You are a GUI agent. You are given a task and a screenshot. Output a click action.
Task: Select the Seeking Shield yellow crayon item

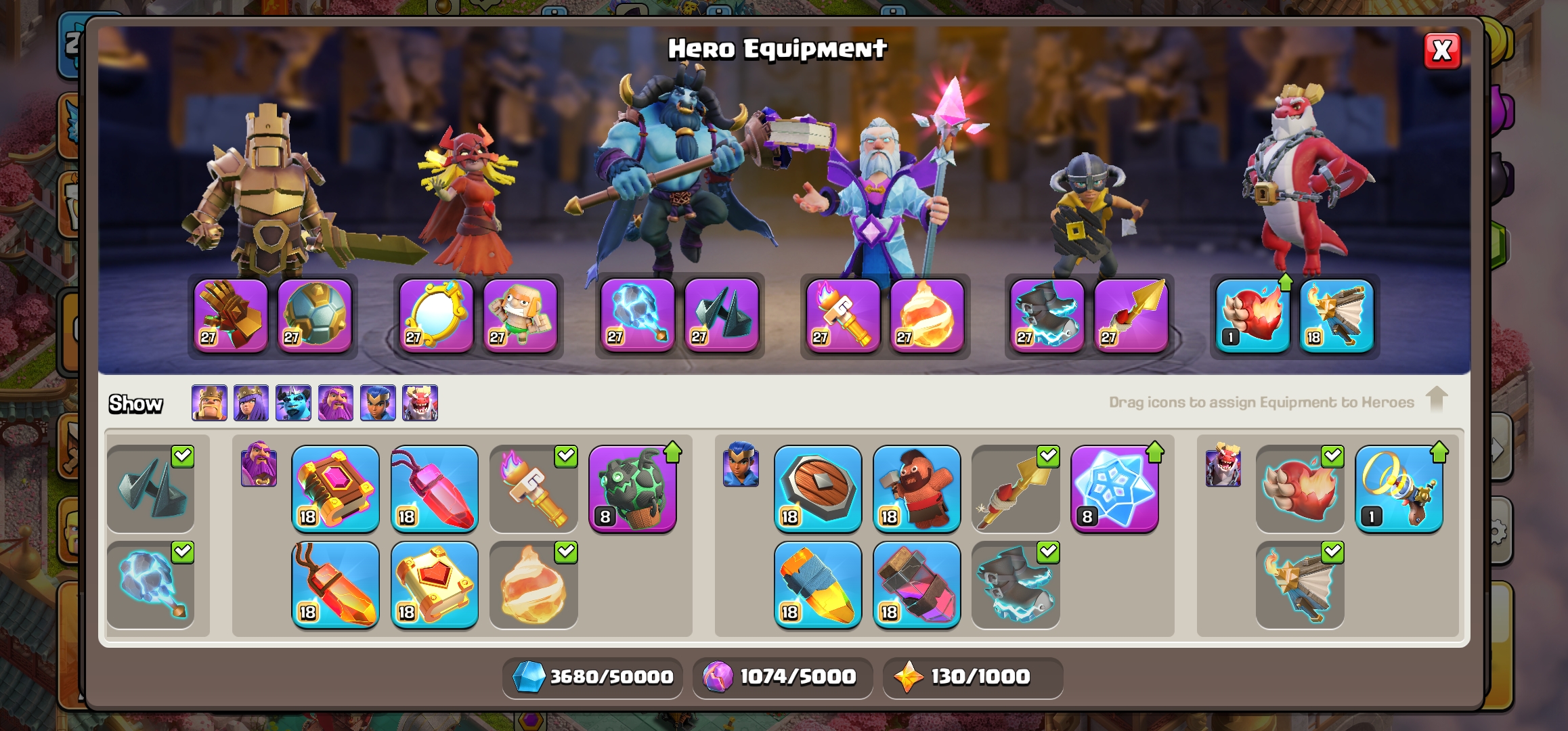click(x=818, y=585)
